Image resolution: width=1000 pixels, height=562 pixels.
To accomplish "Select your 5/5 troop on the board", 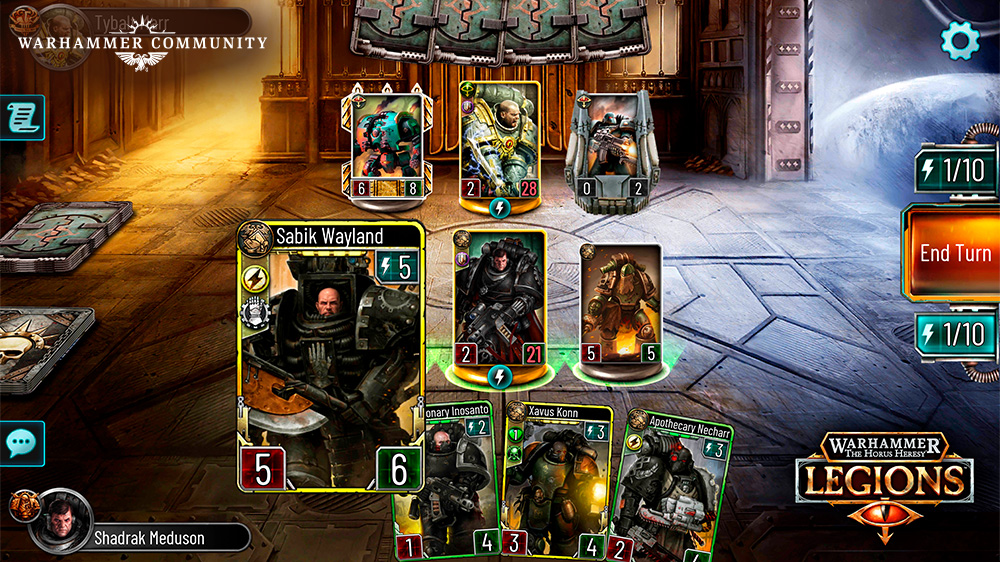I will 621,305.
